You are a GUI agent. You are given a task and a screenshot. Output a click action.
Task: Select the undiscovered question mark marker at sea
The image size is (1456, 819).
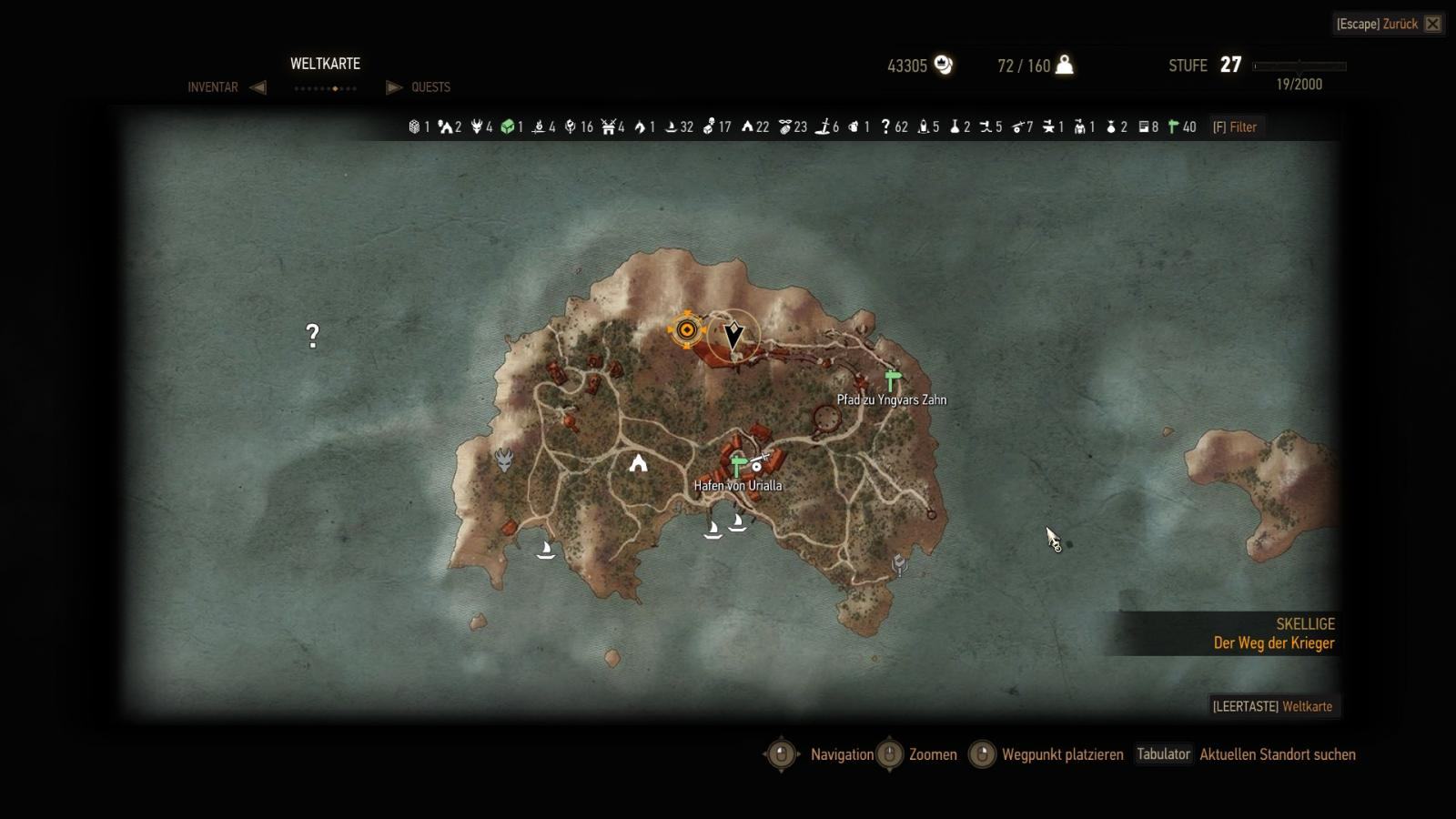tap(312, 336)
